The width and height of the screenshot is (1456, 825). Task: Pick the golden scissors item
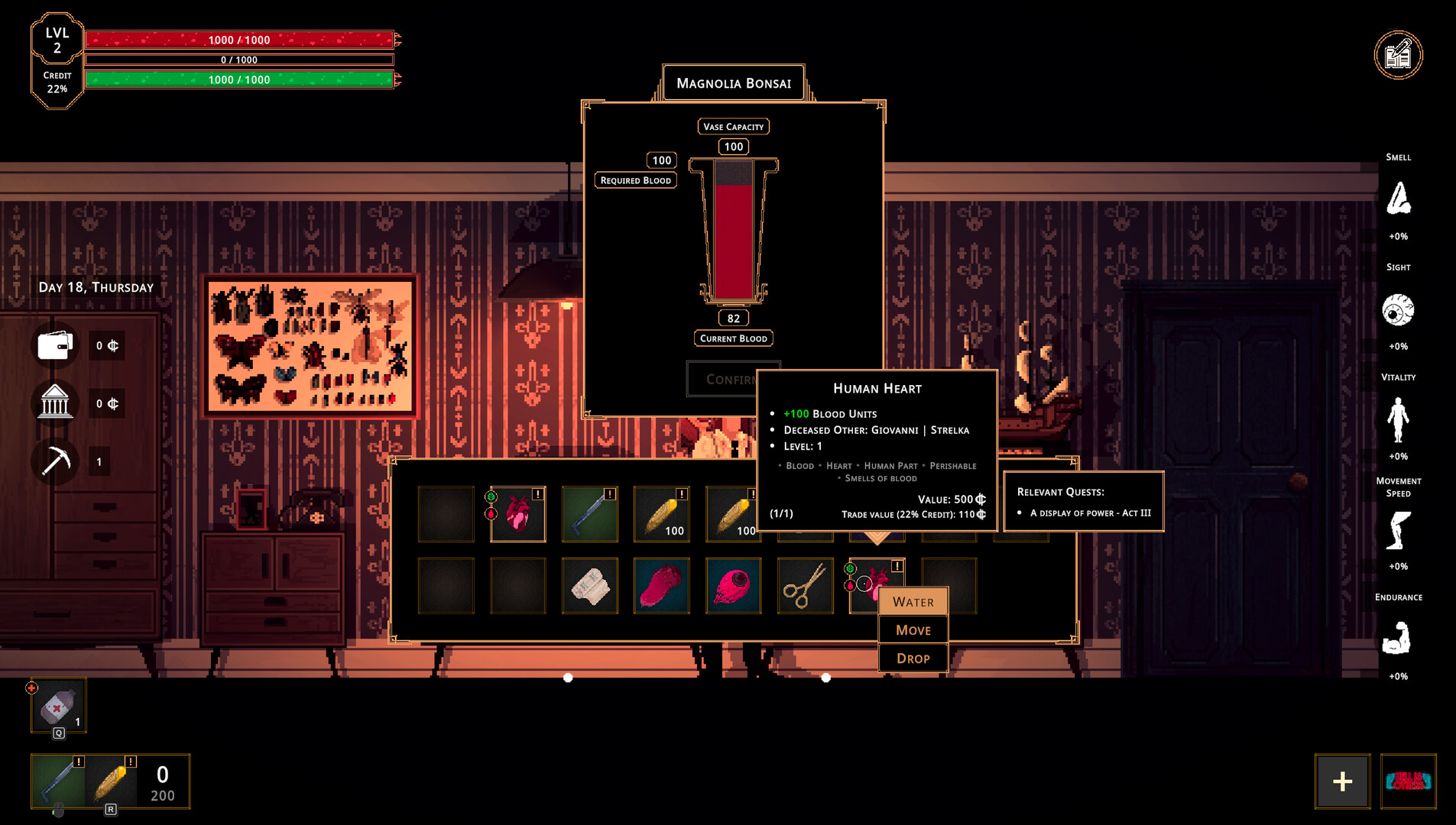[805, 586]
